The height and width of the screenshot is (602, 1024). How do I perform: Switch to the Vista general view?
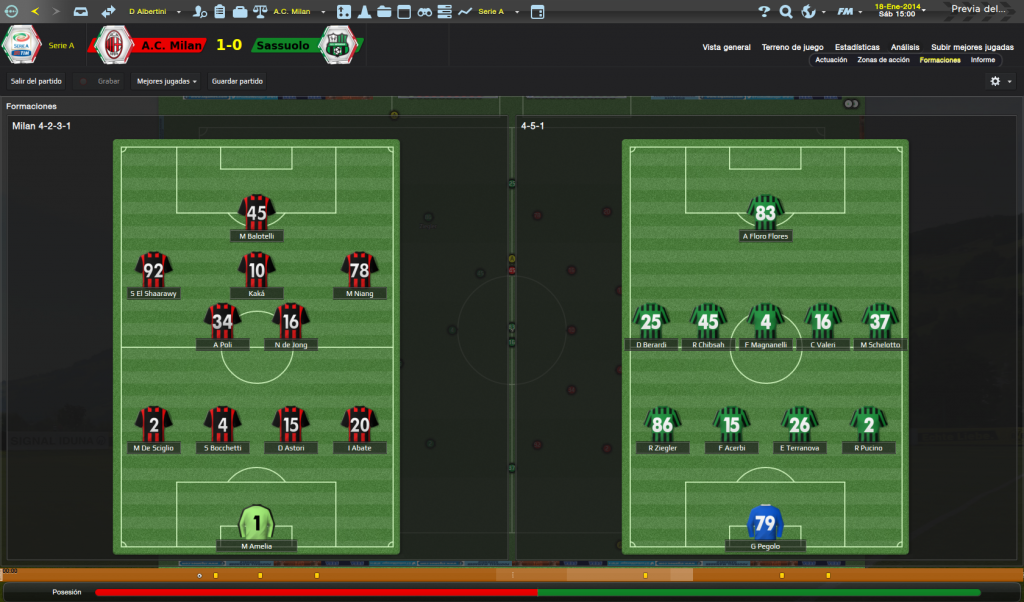(726, 47)
